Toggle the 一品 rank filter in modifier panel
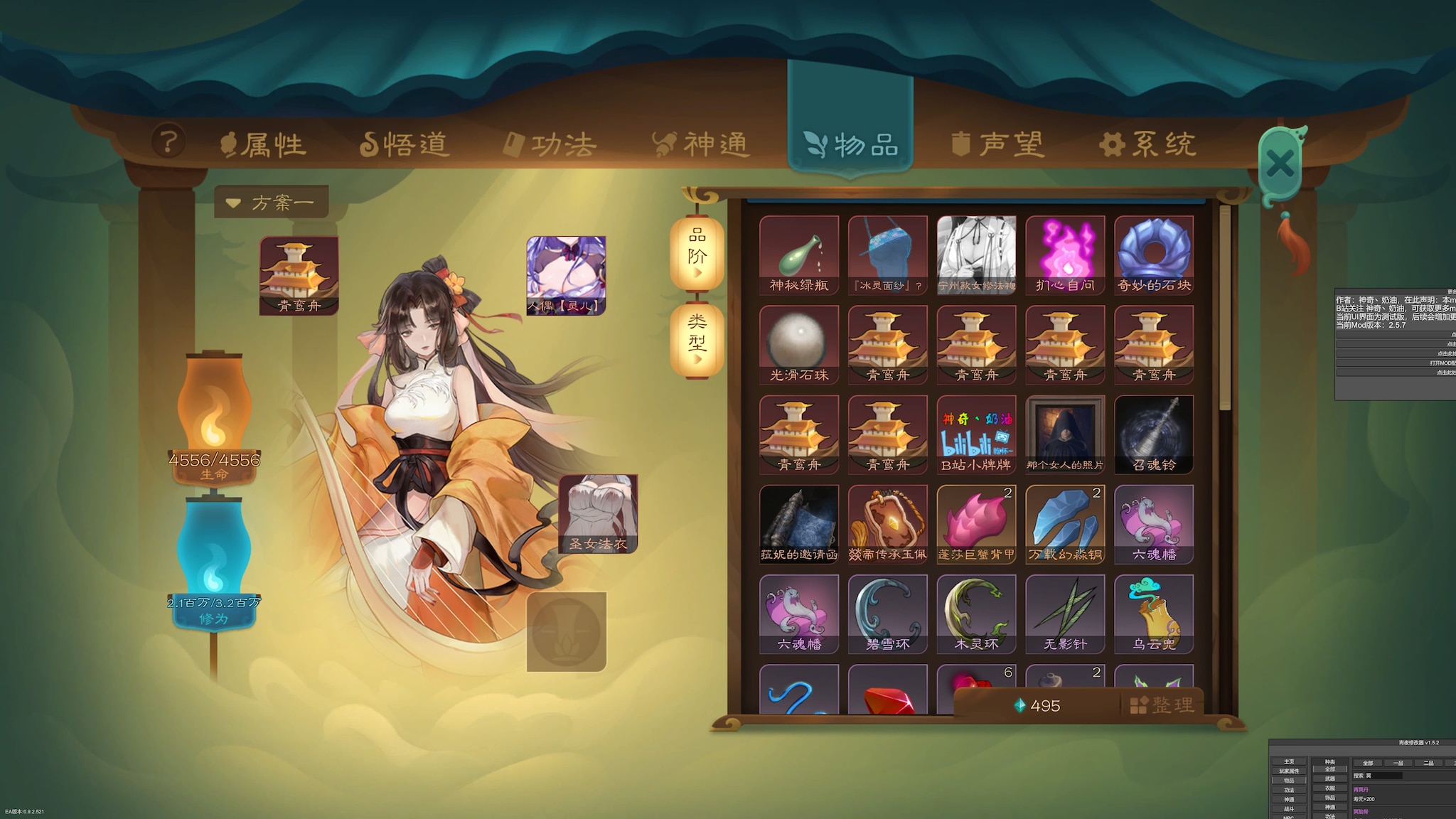Image resolution: width=1456 pixels, height=819 pixels. pos(1398,763)
